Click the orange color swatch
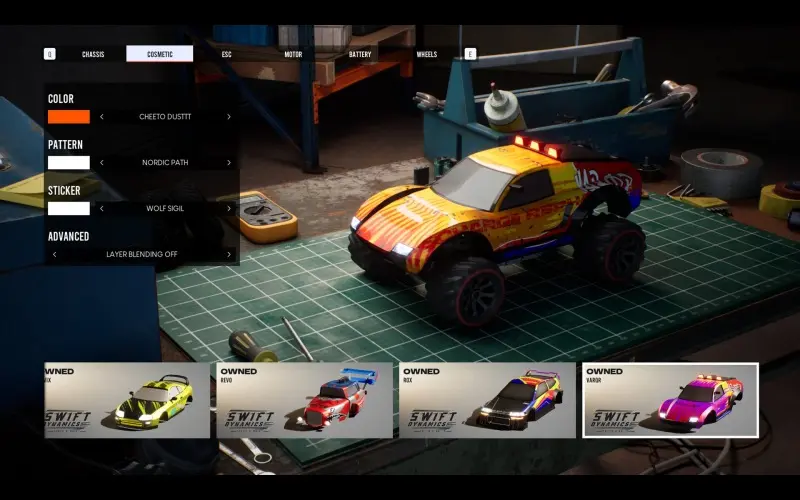The width and height of the screenshot is (800, 500). click(69, 117)
